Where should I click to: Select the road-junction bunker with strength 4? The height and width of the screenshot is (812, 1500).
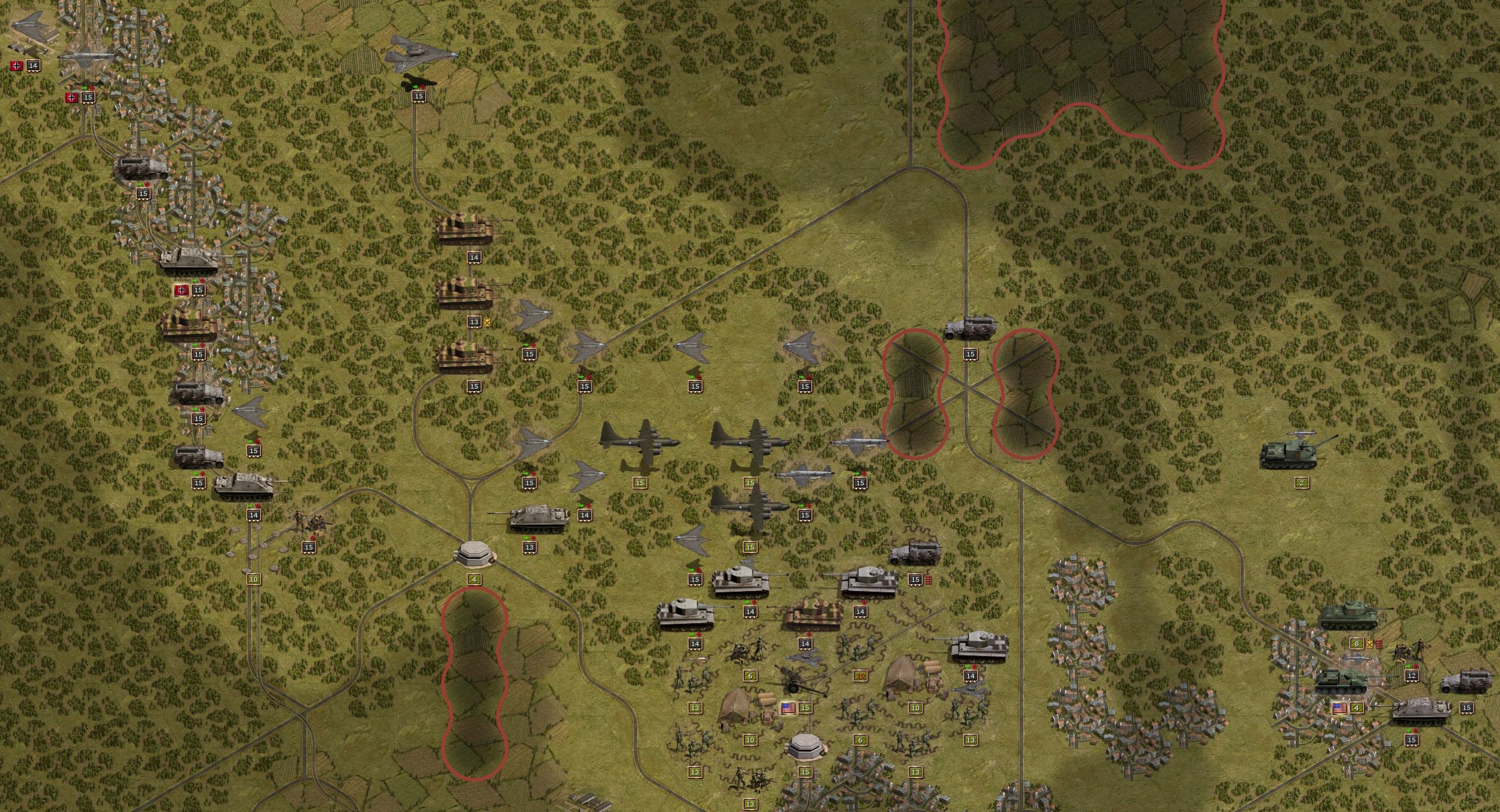[x=475, y=553]
